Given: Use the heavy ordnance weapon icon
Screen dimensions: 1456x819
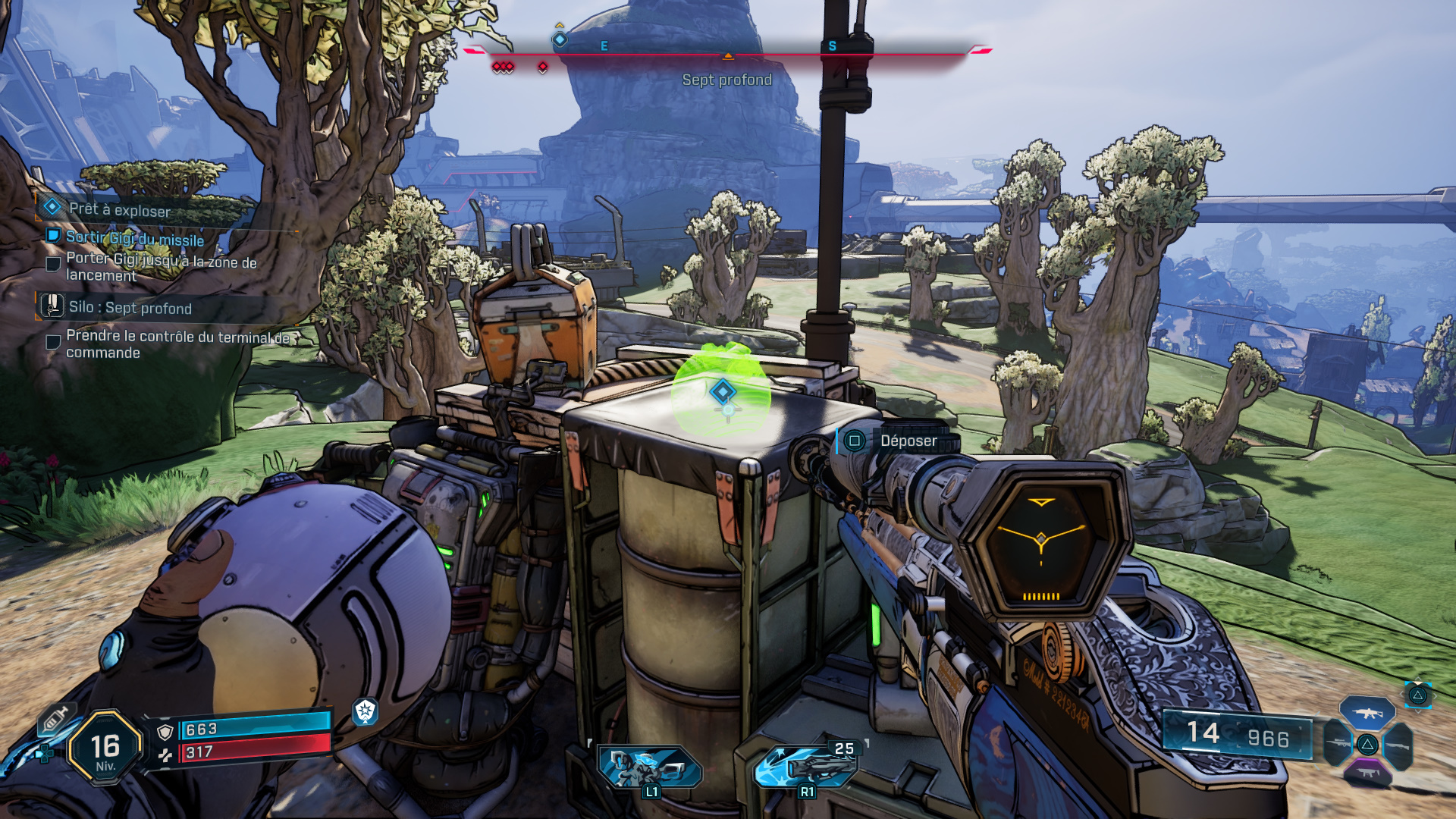Looking at the screenshot, I should click(x=807, y=766).
